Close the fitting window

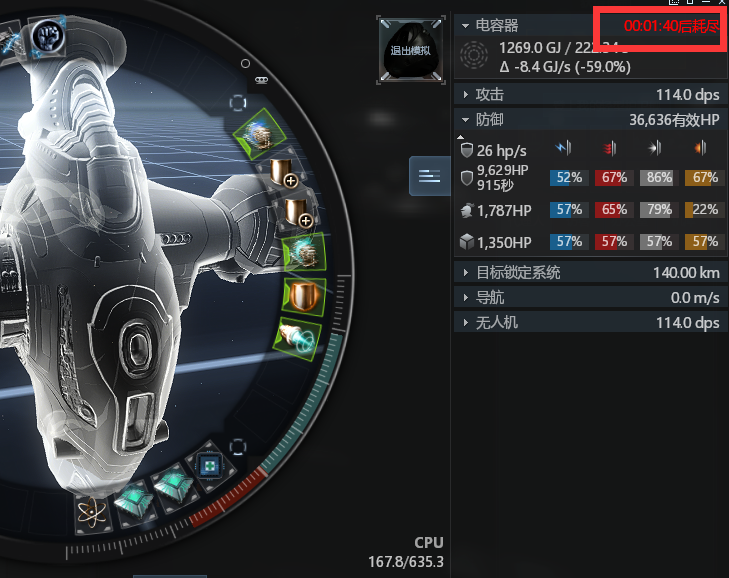point(722,4)
